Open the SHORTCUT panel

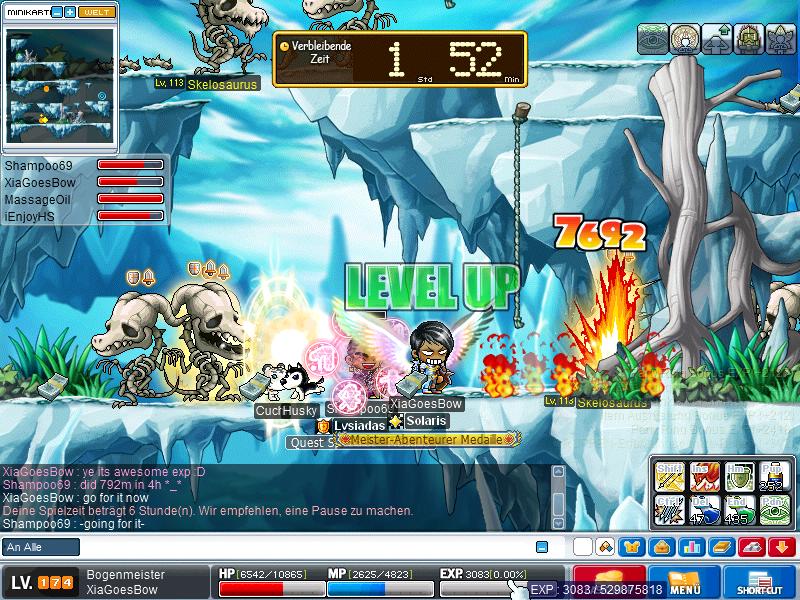point(758,582)
